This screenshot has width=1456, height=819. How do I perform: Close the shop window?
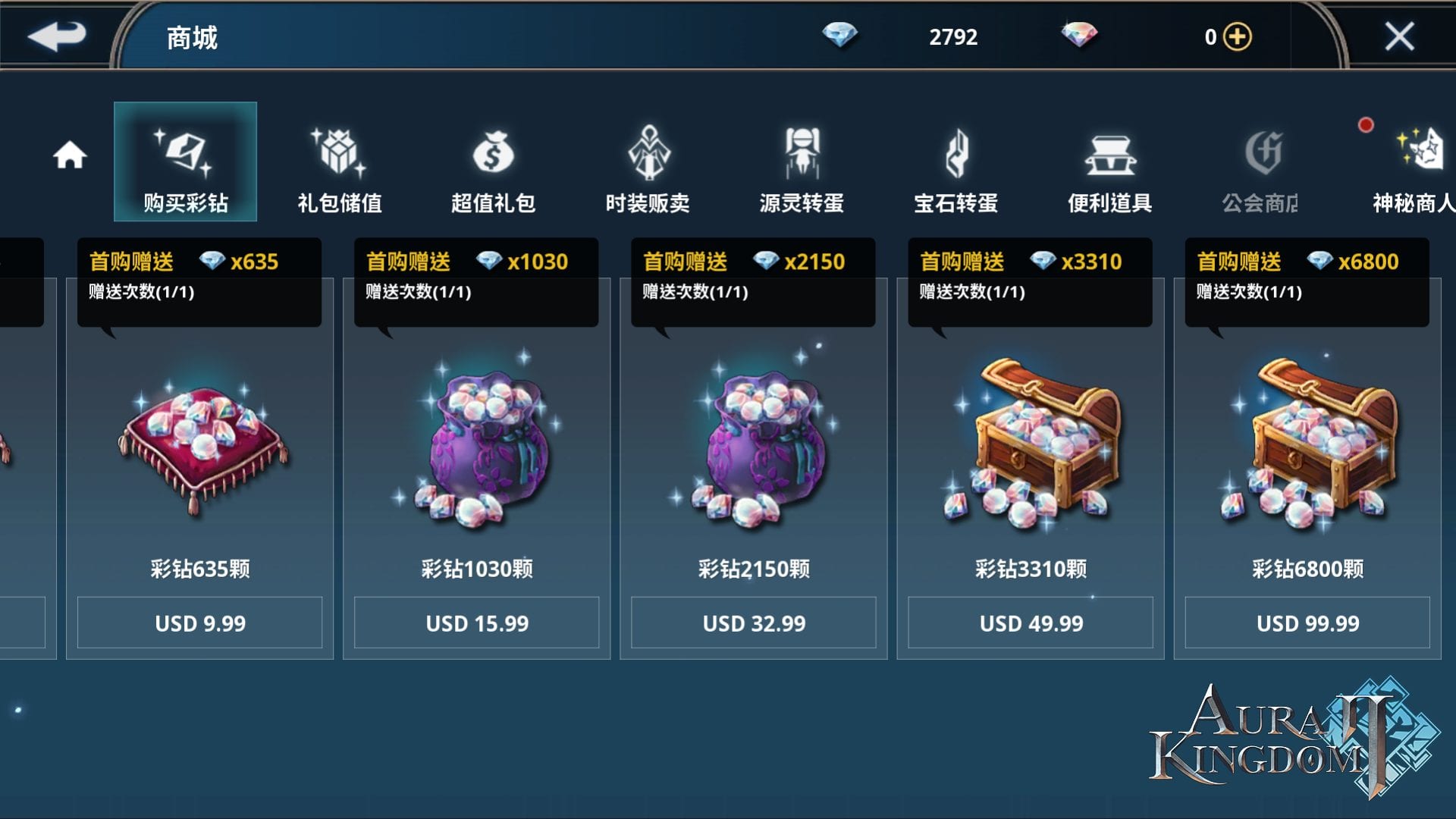coord(1399,36)
